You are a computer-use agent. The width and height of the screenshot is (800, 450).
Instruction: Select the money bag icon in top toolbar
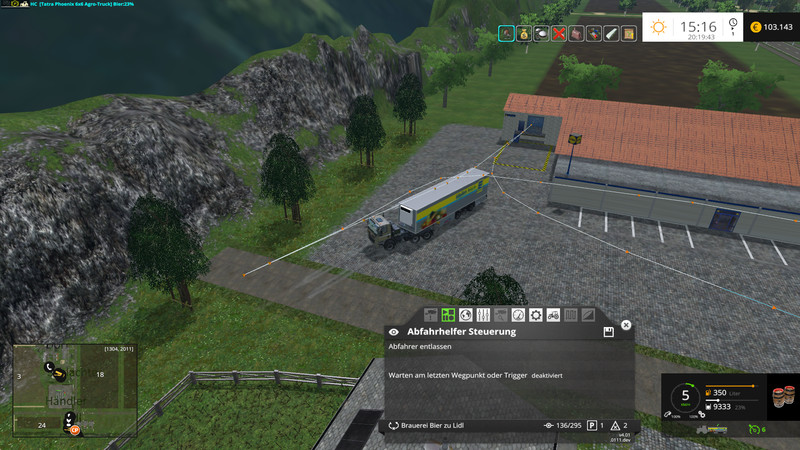pyautogui.click(x=524, y=34)
